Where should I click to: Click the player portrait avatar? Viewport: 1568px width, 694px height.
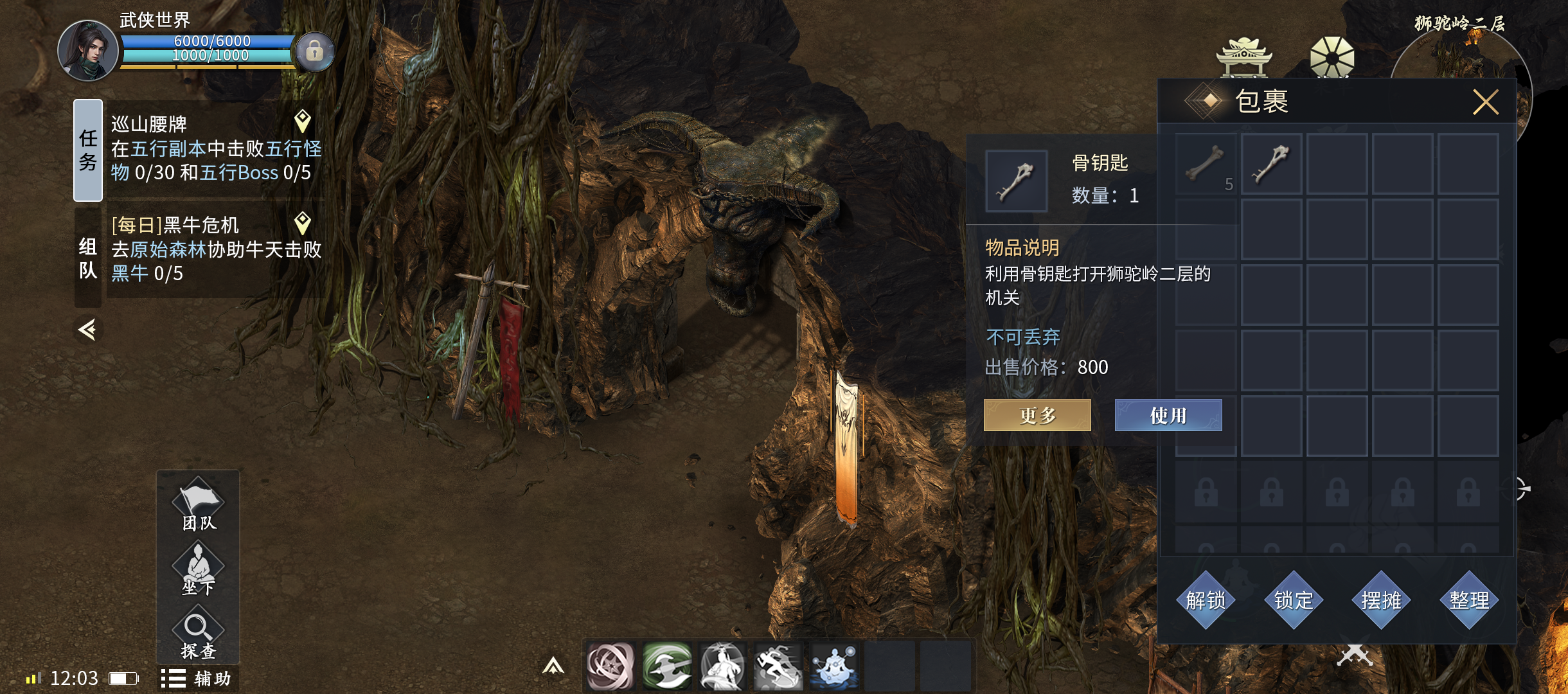point(88,51)
